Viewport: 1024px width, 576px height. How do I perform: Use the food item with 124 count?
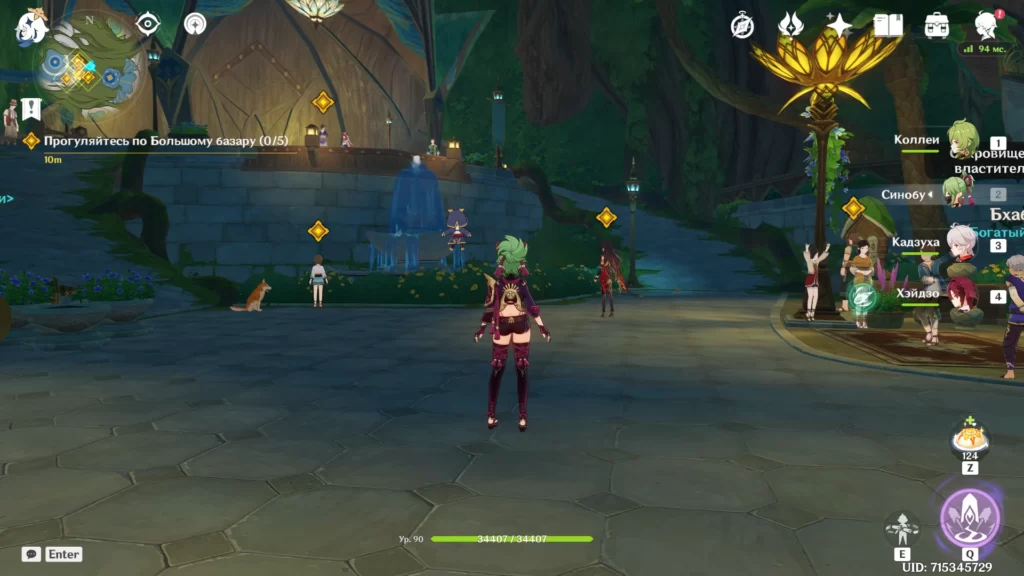click(x=969, y=439)
